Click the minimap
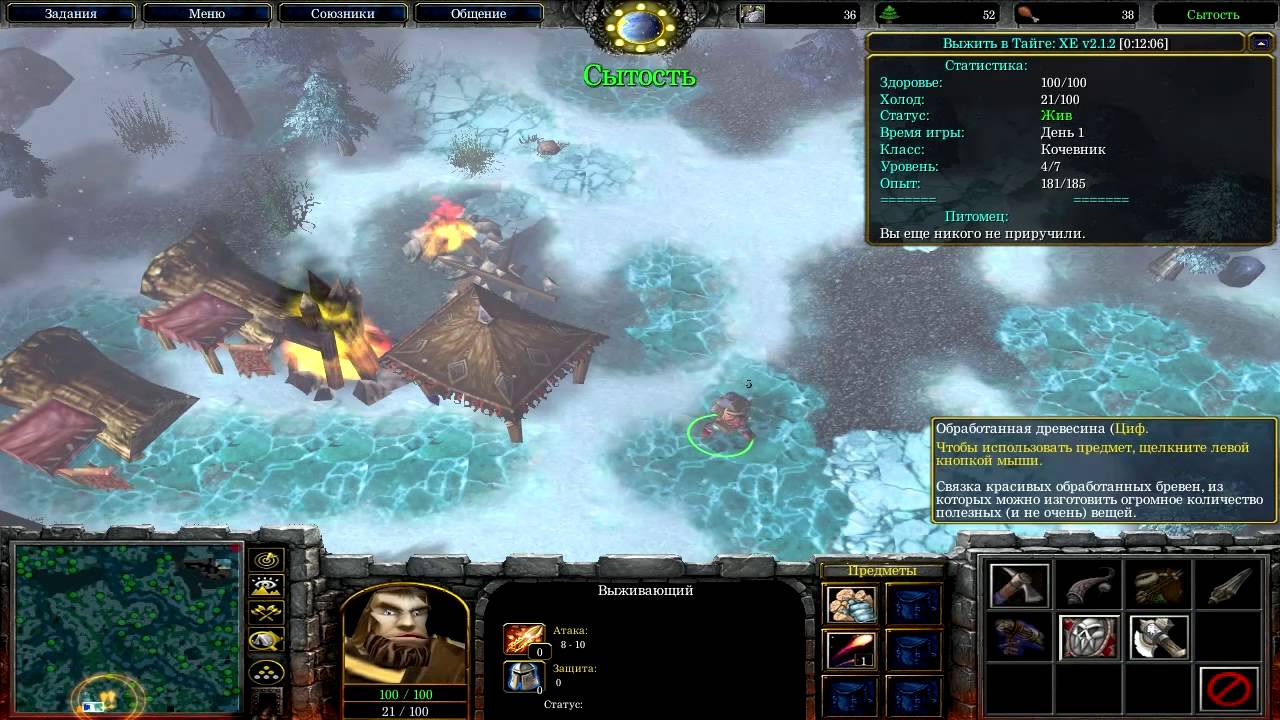Image resolution: width=1280 pixels, height=720 pixels. 125,628
